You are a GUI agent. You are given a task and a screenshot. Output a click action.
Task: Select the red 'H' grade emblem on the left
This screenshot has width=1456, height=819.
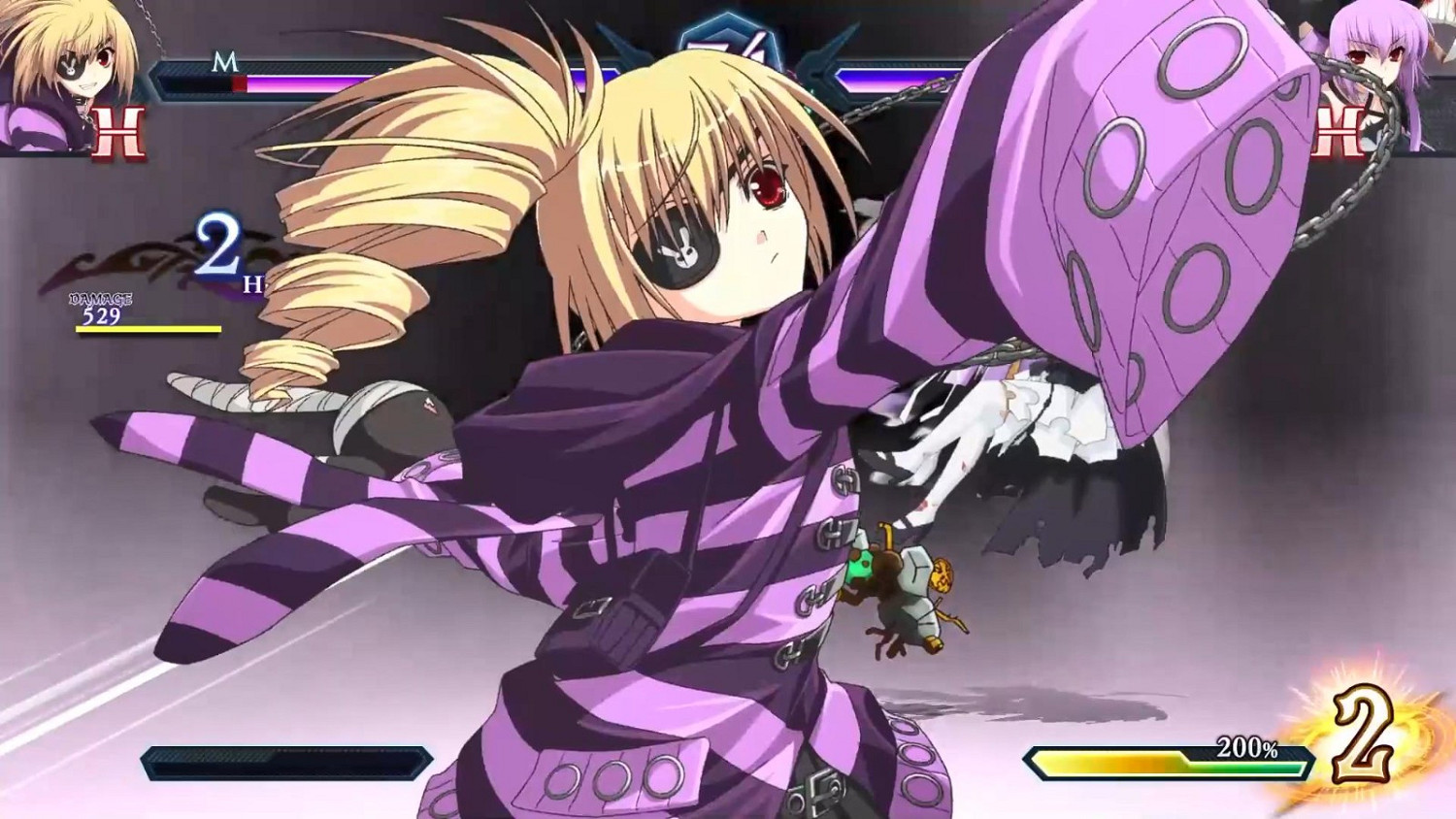116,131
